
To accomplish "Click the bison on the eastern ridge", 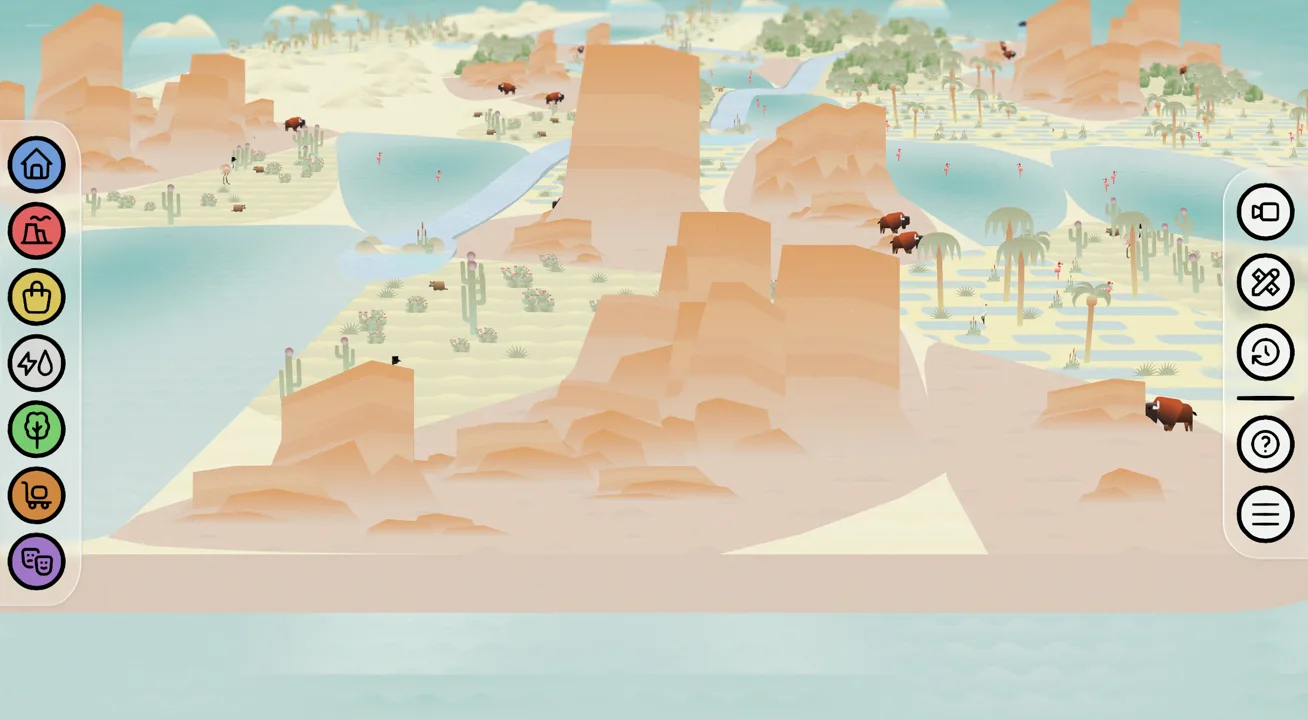I will point(1168,412).
